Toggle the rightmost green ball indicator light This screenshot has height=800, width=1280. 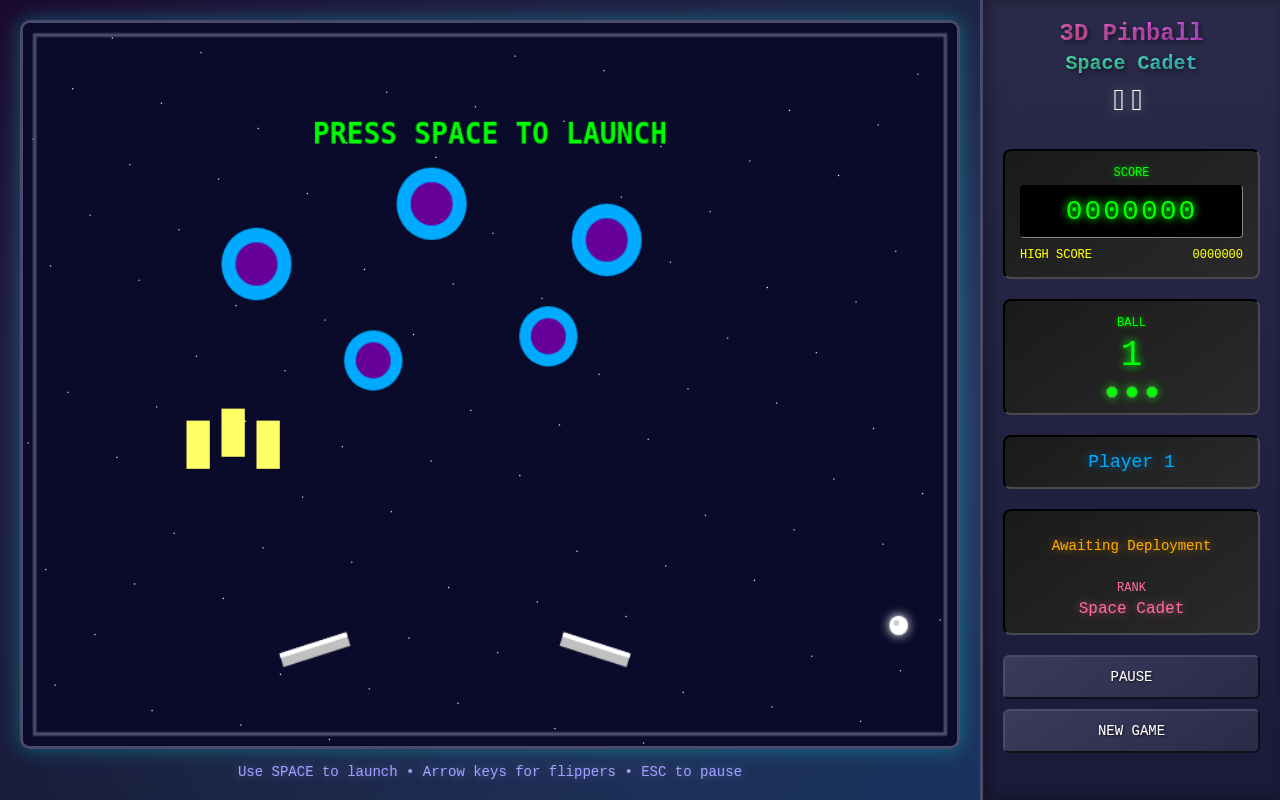tap(1151, 392)
